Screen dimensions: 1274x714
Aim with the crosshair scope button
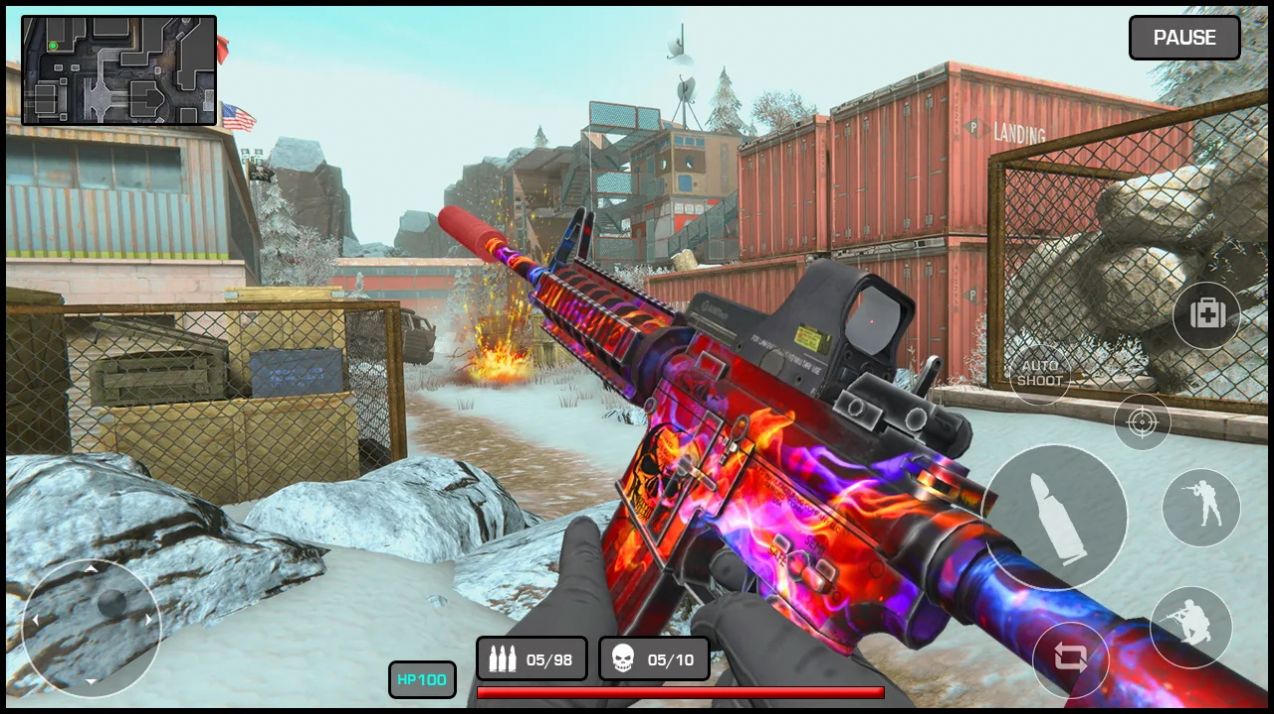(1142, 421)
